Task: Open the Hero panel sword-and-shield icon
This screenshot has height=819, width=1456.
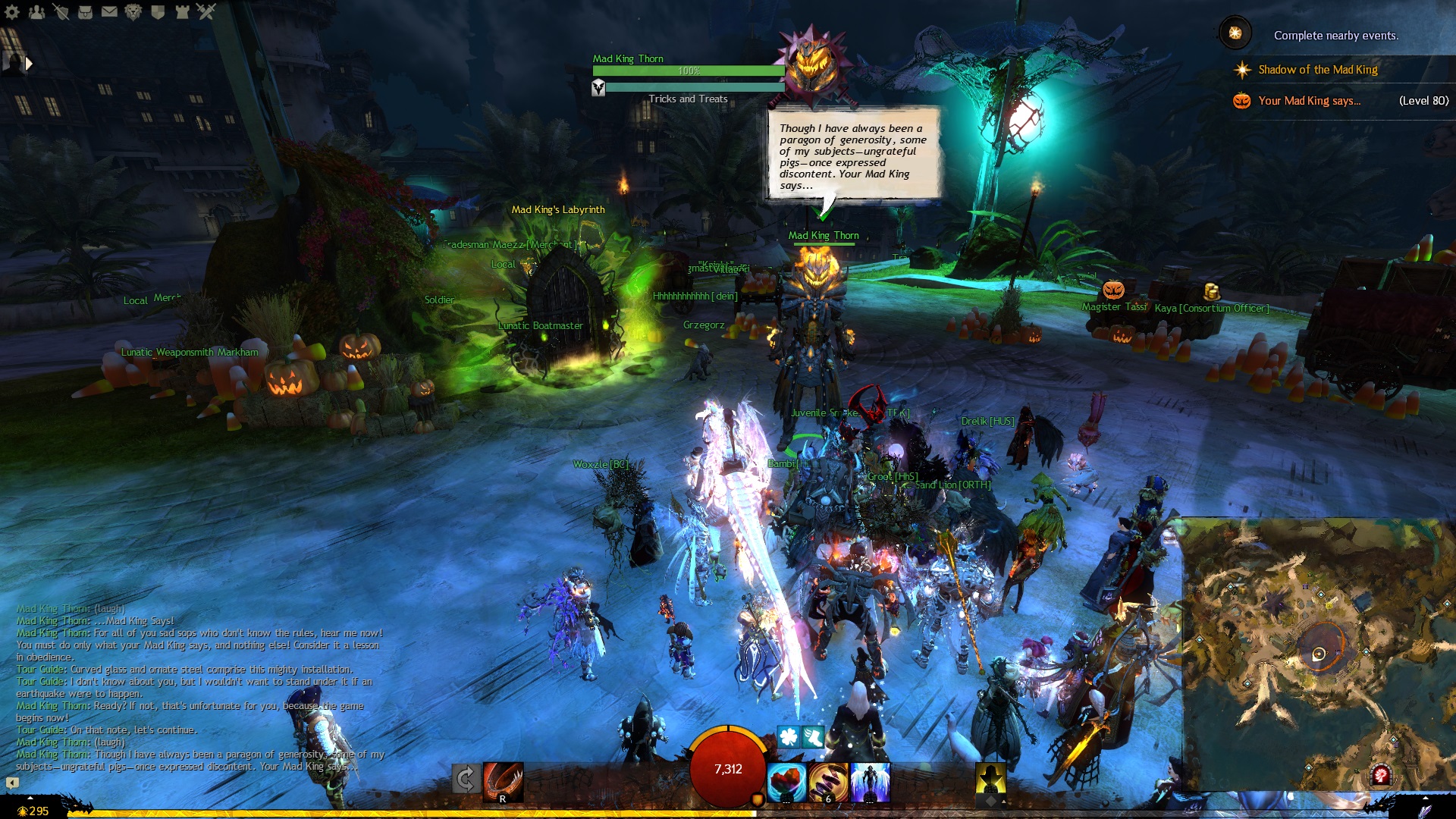Action: pyautogui.click(x=61, y=11)
